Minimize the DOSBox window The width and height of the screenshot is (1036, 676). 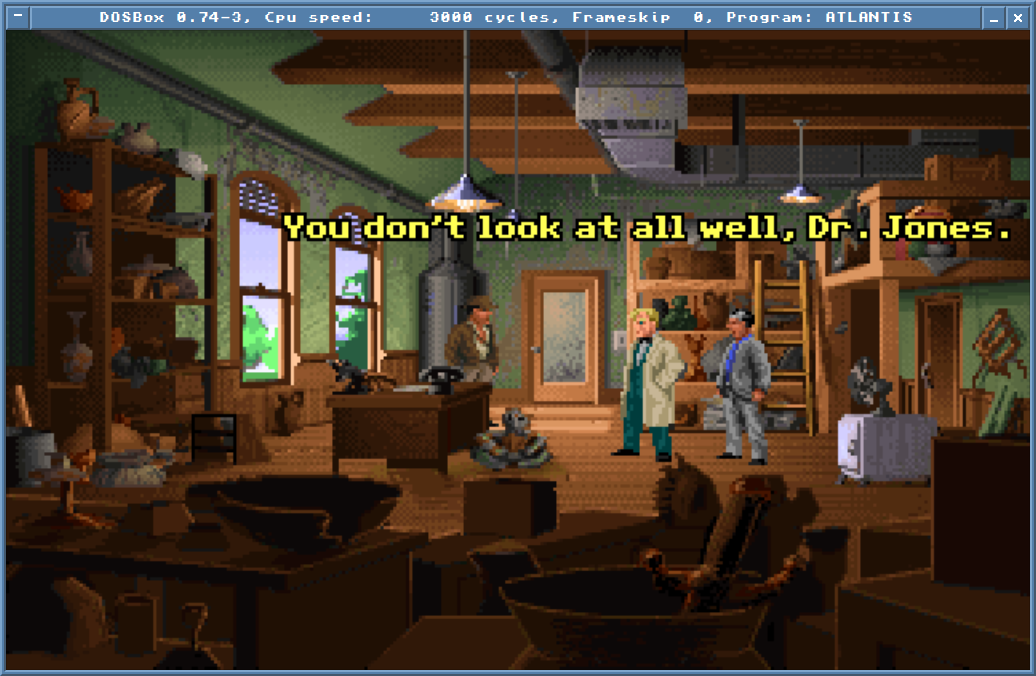click(994, 17)
